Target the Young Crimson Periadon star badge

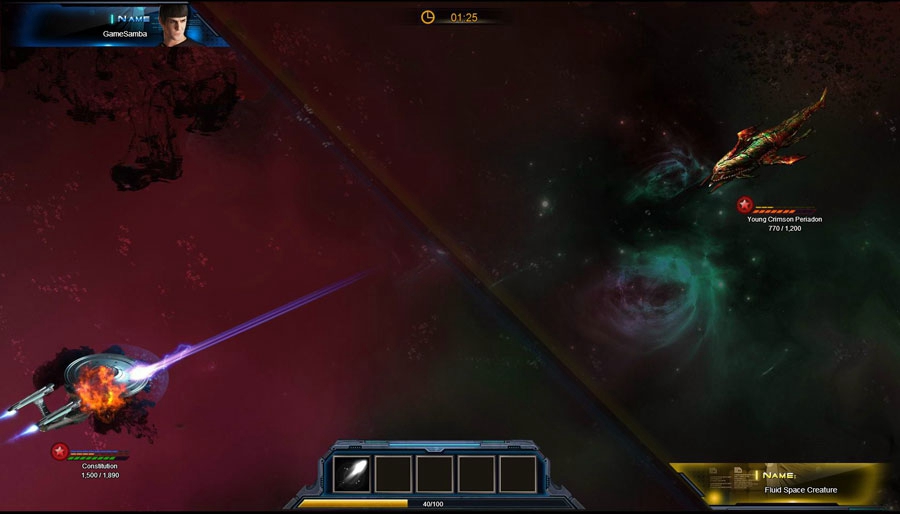[744, 205]
